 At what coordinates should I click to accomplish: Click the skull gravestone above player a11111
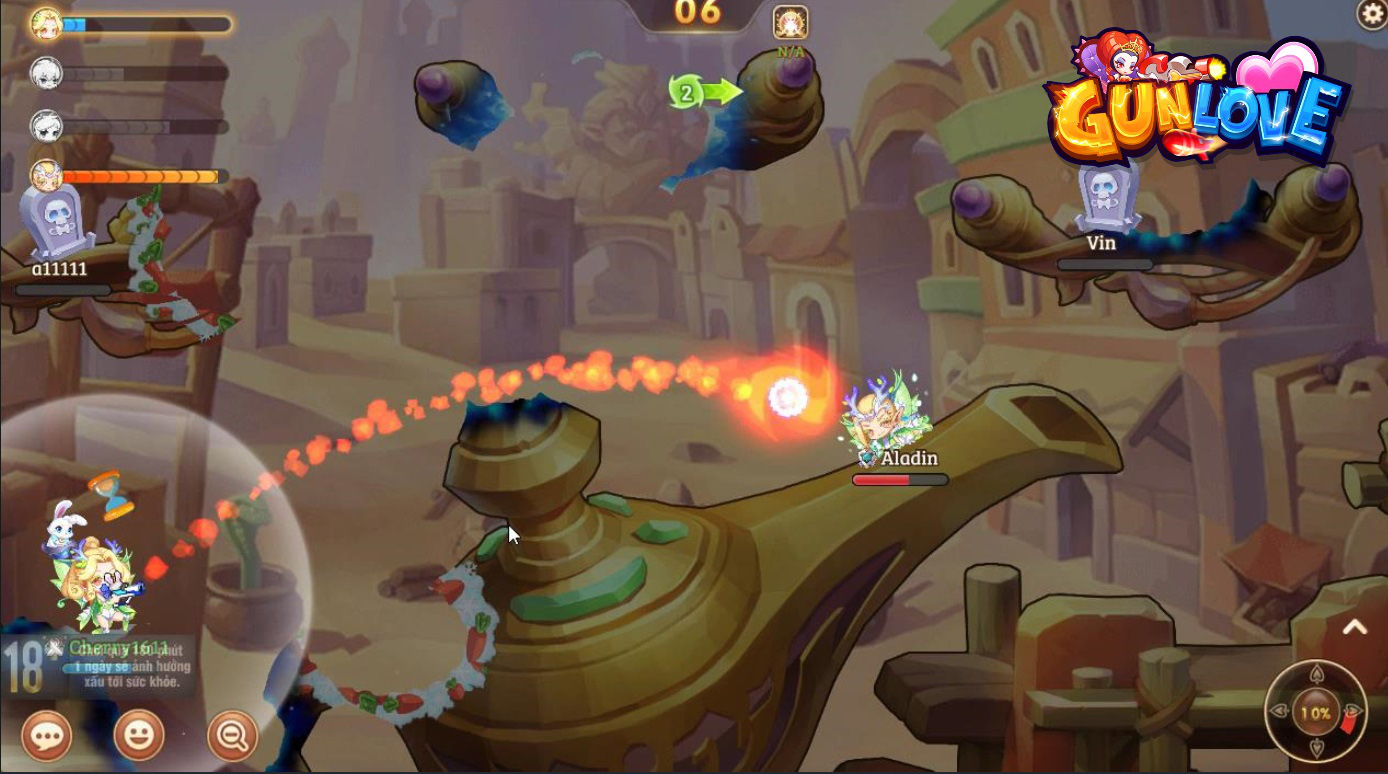pyautogui.click(x=55, y=220)
